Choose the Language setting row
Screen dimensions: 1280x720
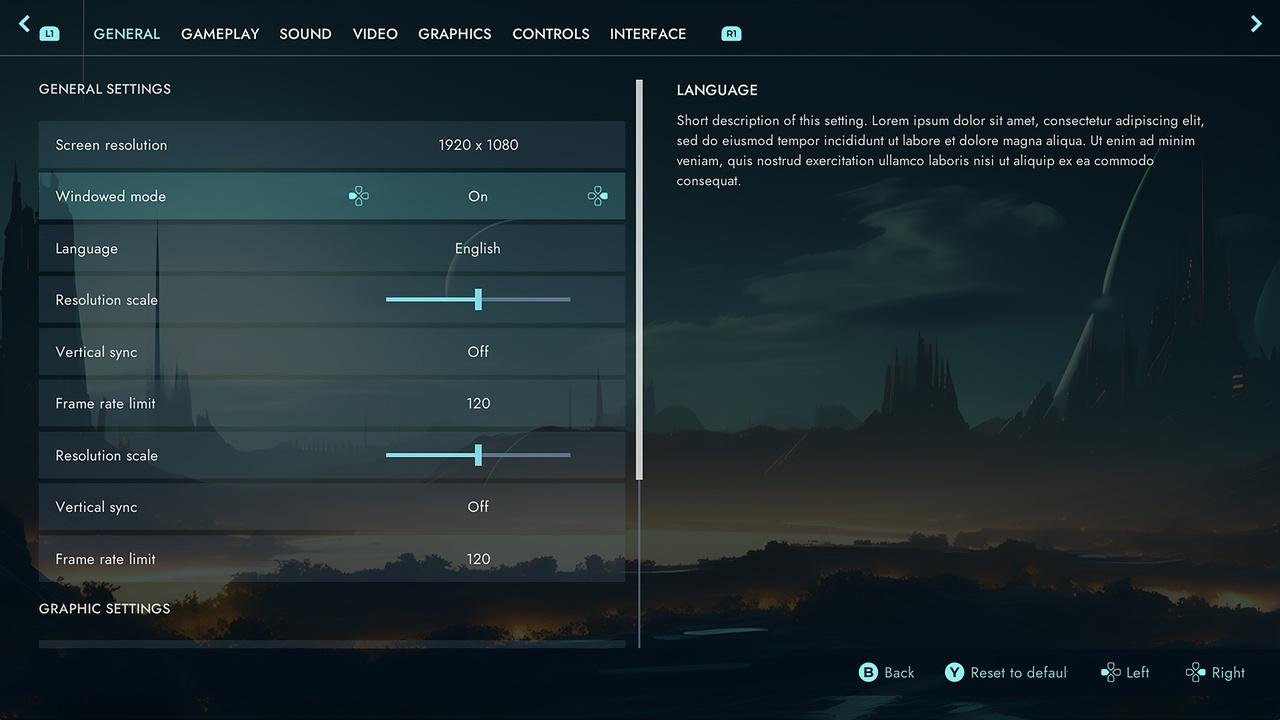331,249
